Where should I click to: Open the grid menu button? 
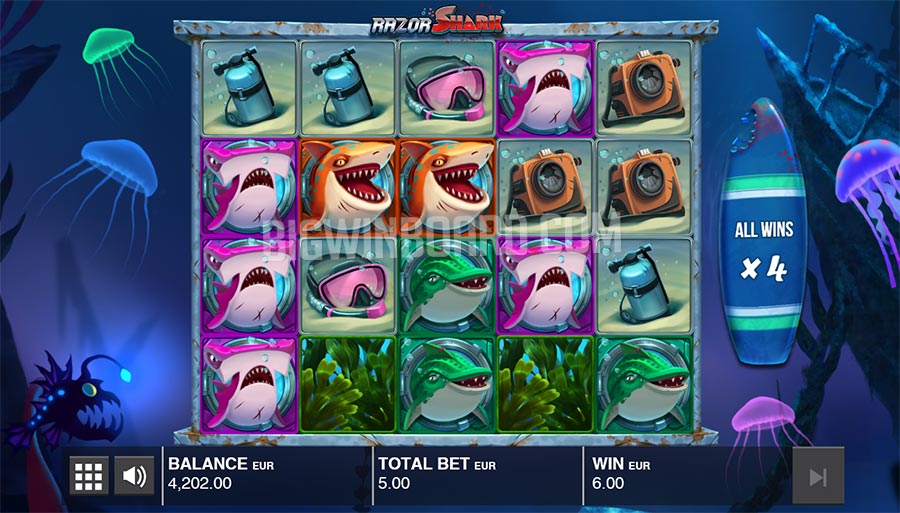[x=89, y=476]
